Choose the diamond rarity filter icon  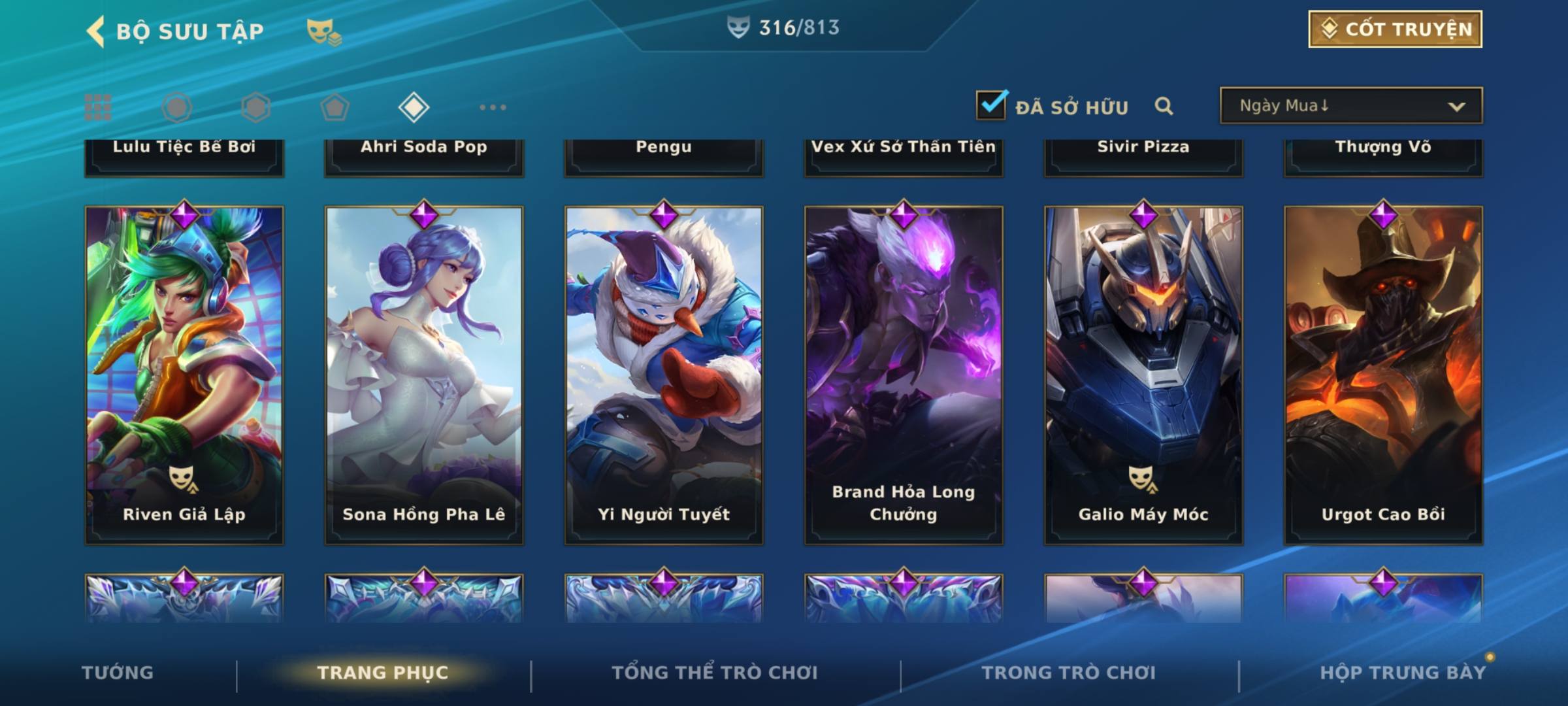click(x=414, y=107)
